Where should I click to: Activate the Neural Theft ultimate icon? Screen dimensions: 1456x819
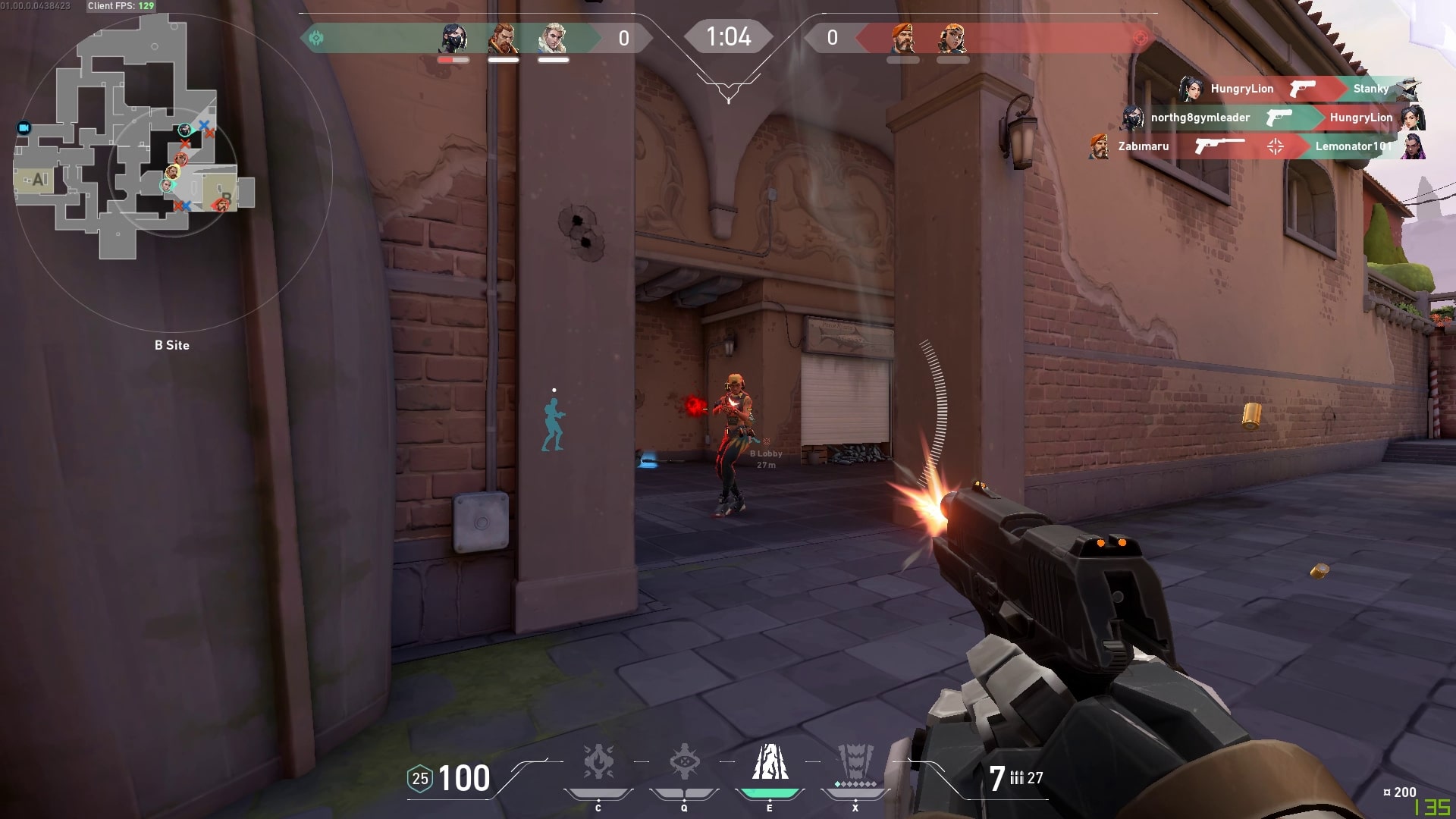coord(855,763)
